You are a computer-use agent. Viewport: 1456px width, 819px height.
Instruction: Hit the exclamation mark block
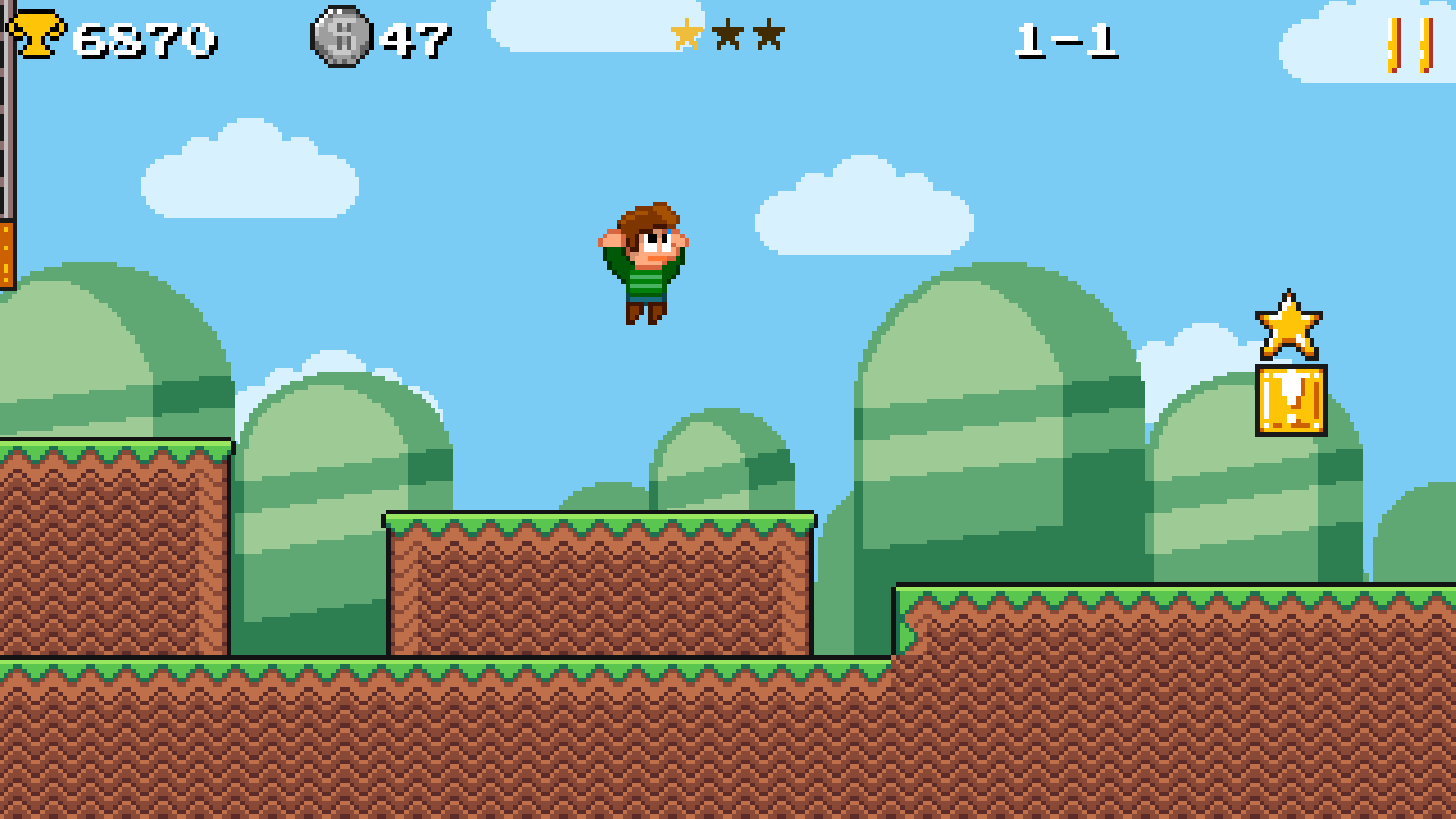tap(1290, 400)
